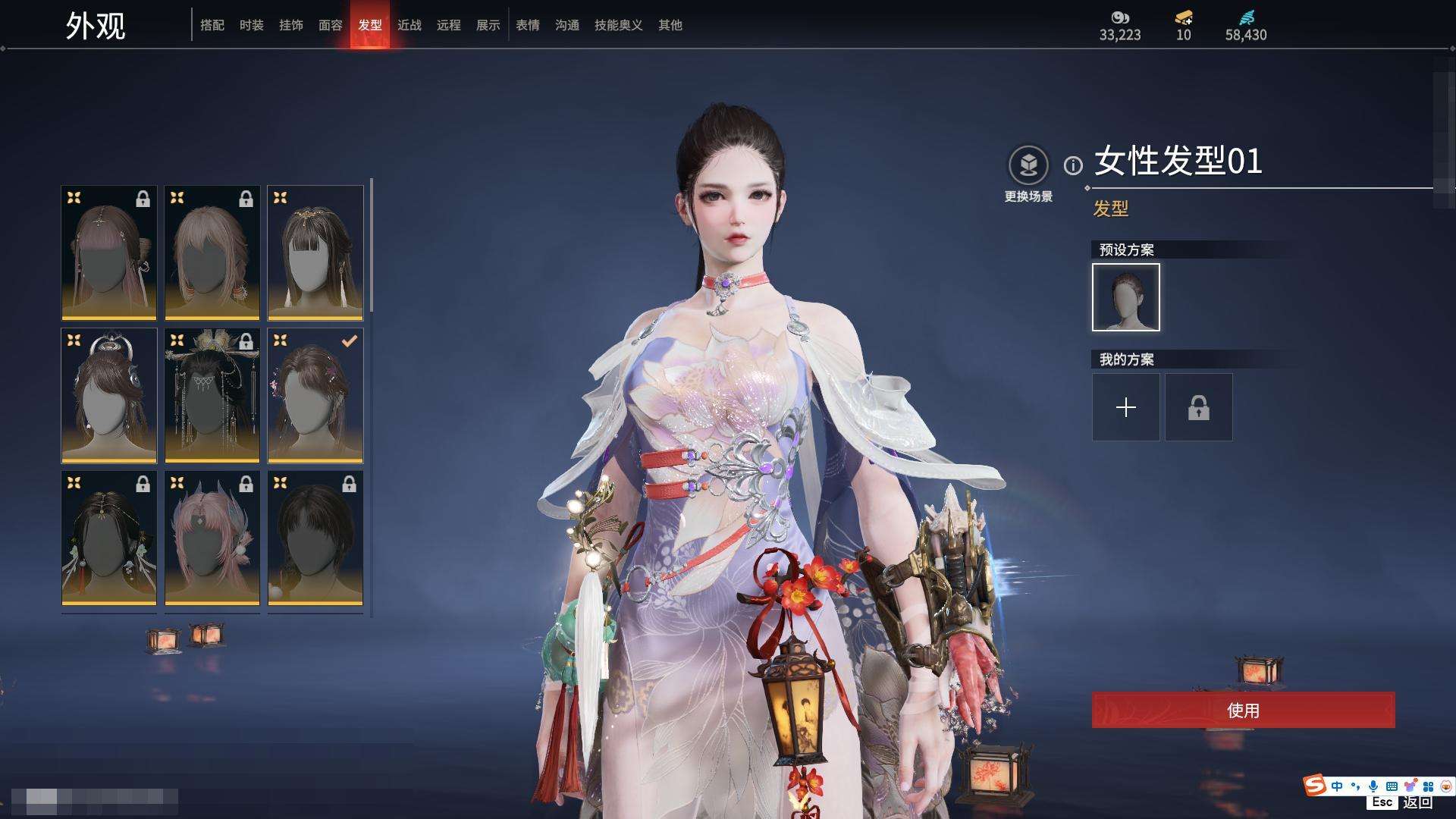Click the red 使用 button
This screenshot has height=819, width=1456.
1243,710
